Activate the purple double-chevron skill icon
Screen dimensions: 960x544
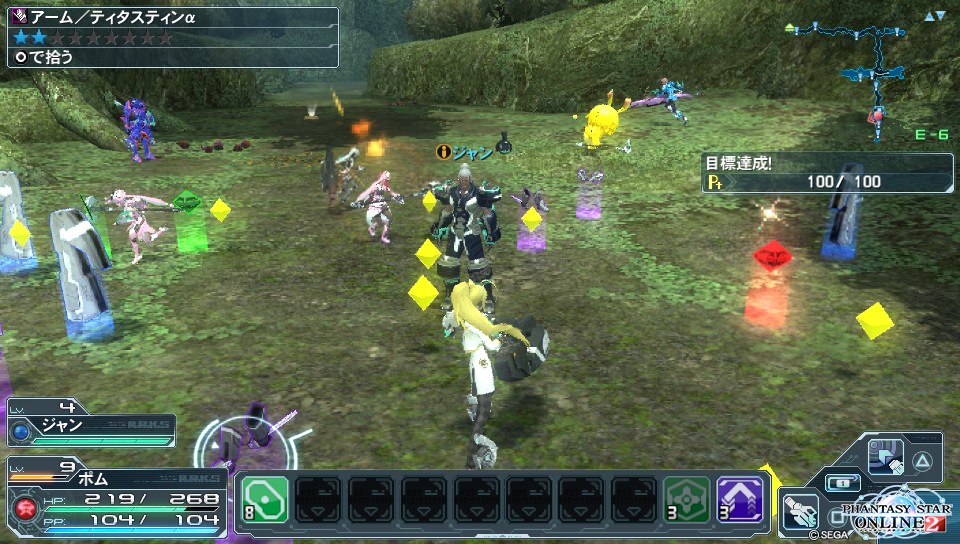(x=741, y=499)
